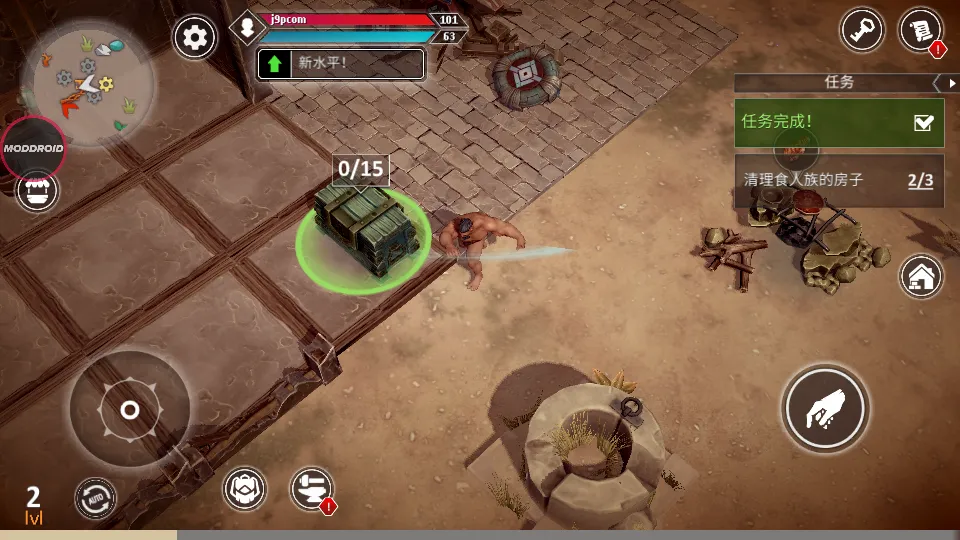The image size is (960, 540).
Task: Open the quest scroll journal
Action: pos(921,30)
